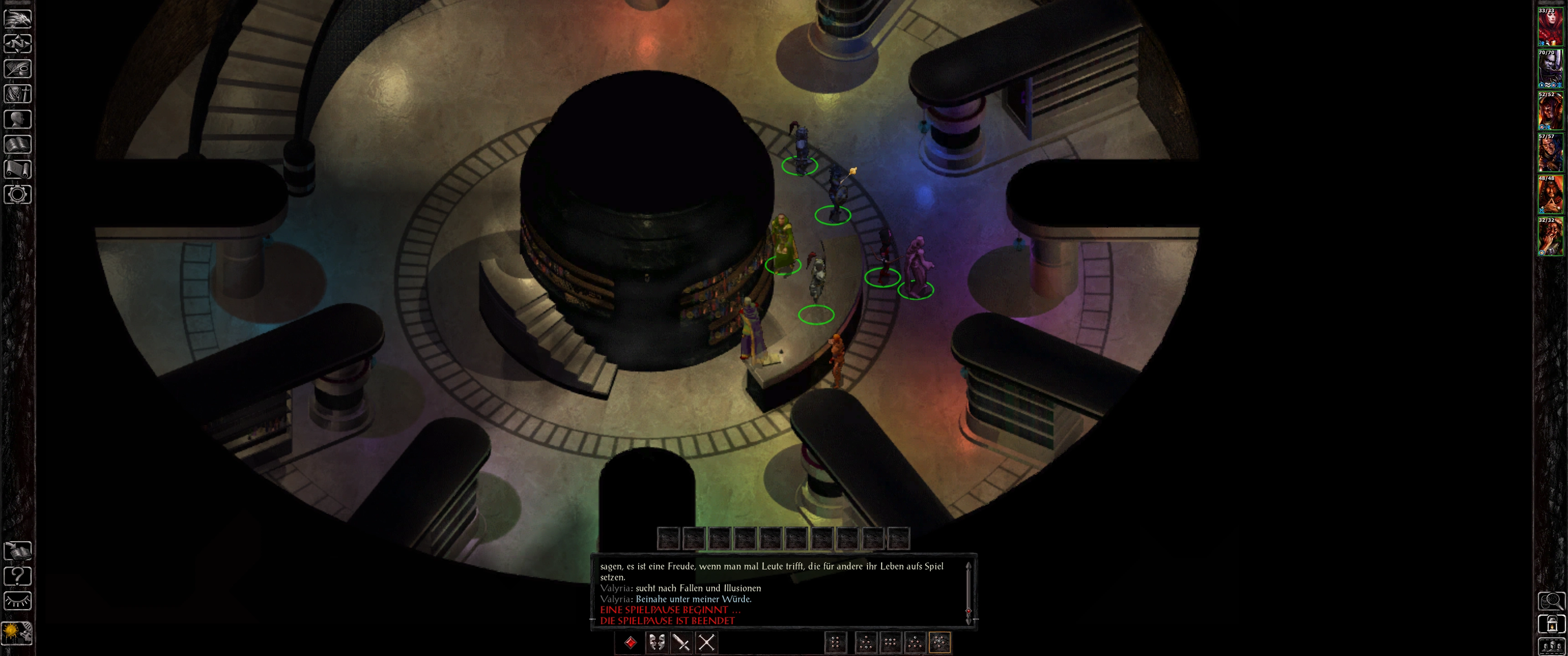The height and width of the screenshot is (656, 1568).
Task: Select the party portrait with 52/52 health
Action: (1550, 110)
